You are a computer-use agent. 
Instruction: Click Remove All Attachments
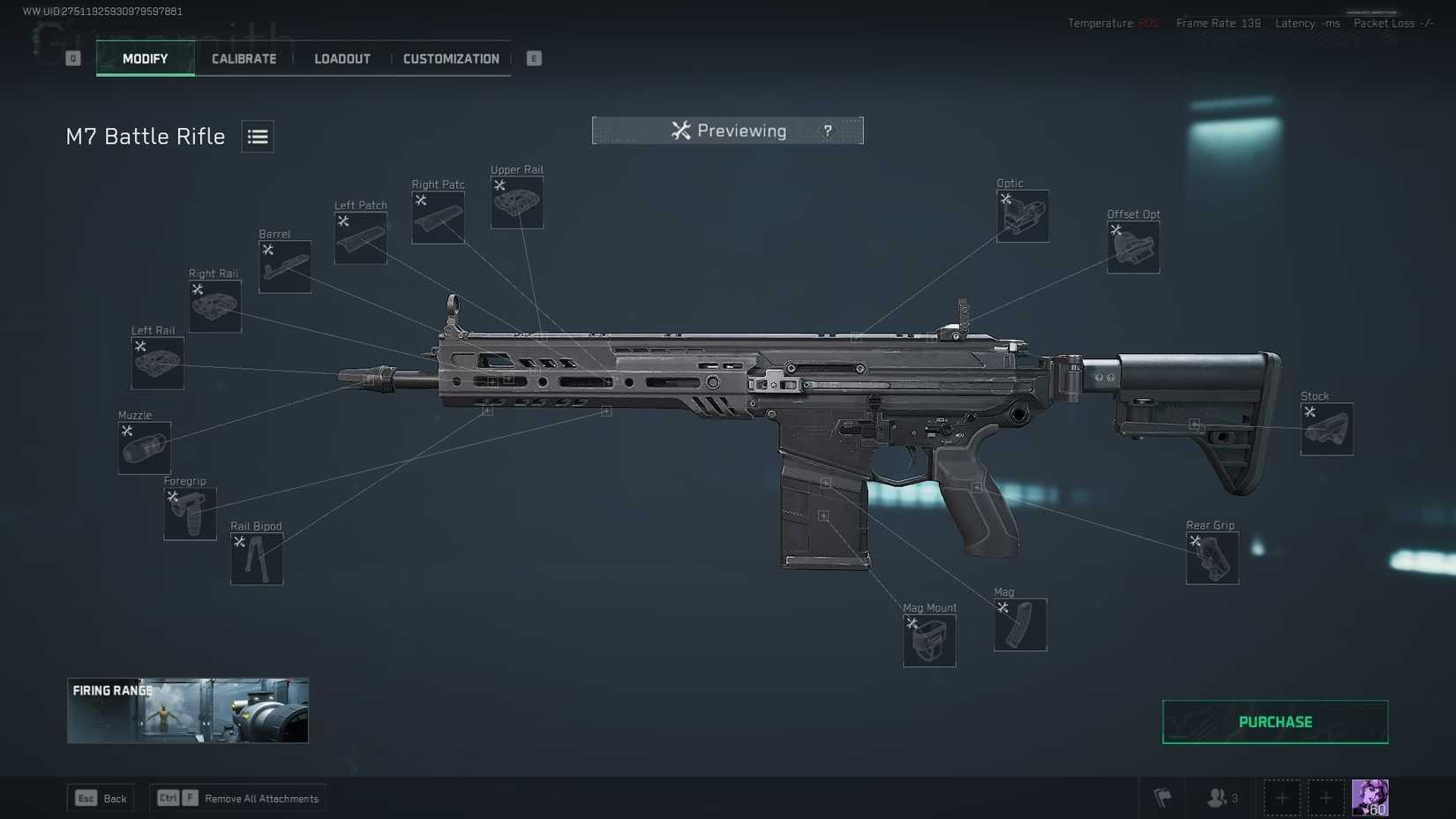(x=261, y=798)
